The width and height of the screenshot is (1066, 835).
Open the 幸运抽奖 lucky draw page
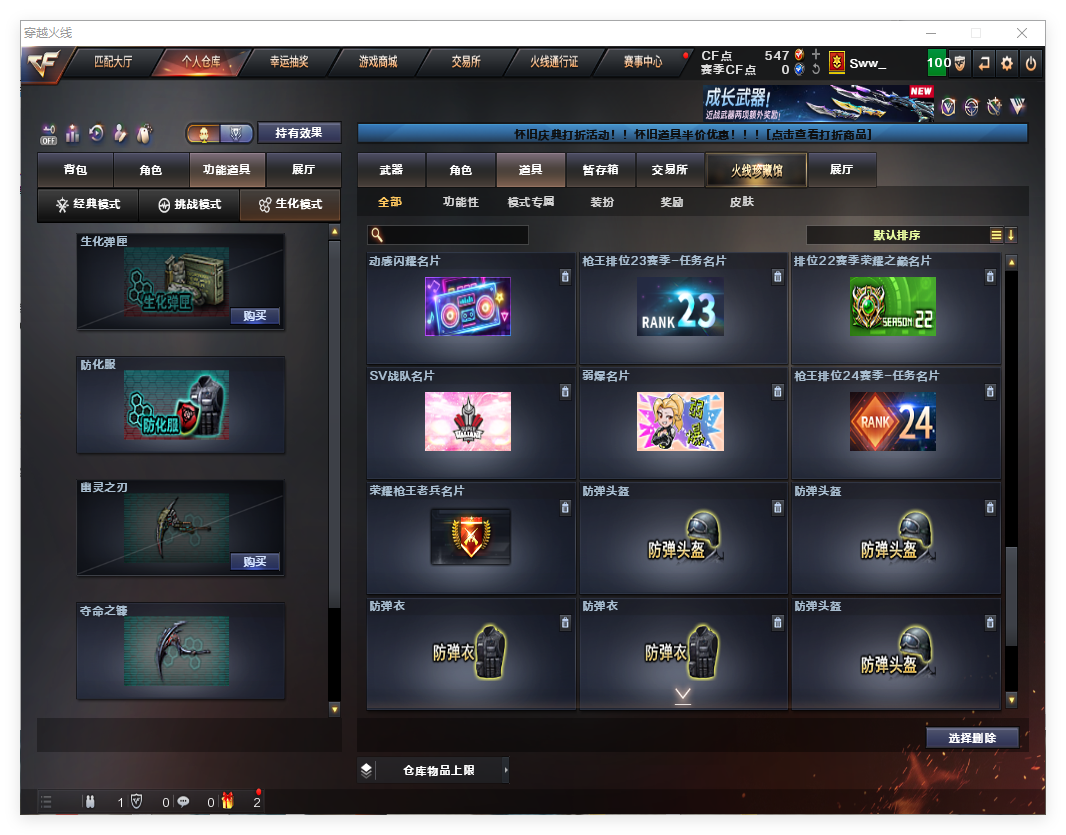click(289, 62)
